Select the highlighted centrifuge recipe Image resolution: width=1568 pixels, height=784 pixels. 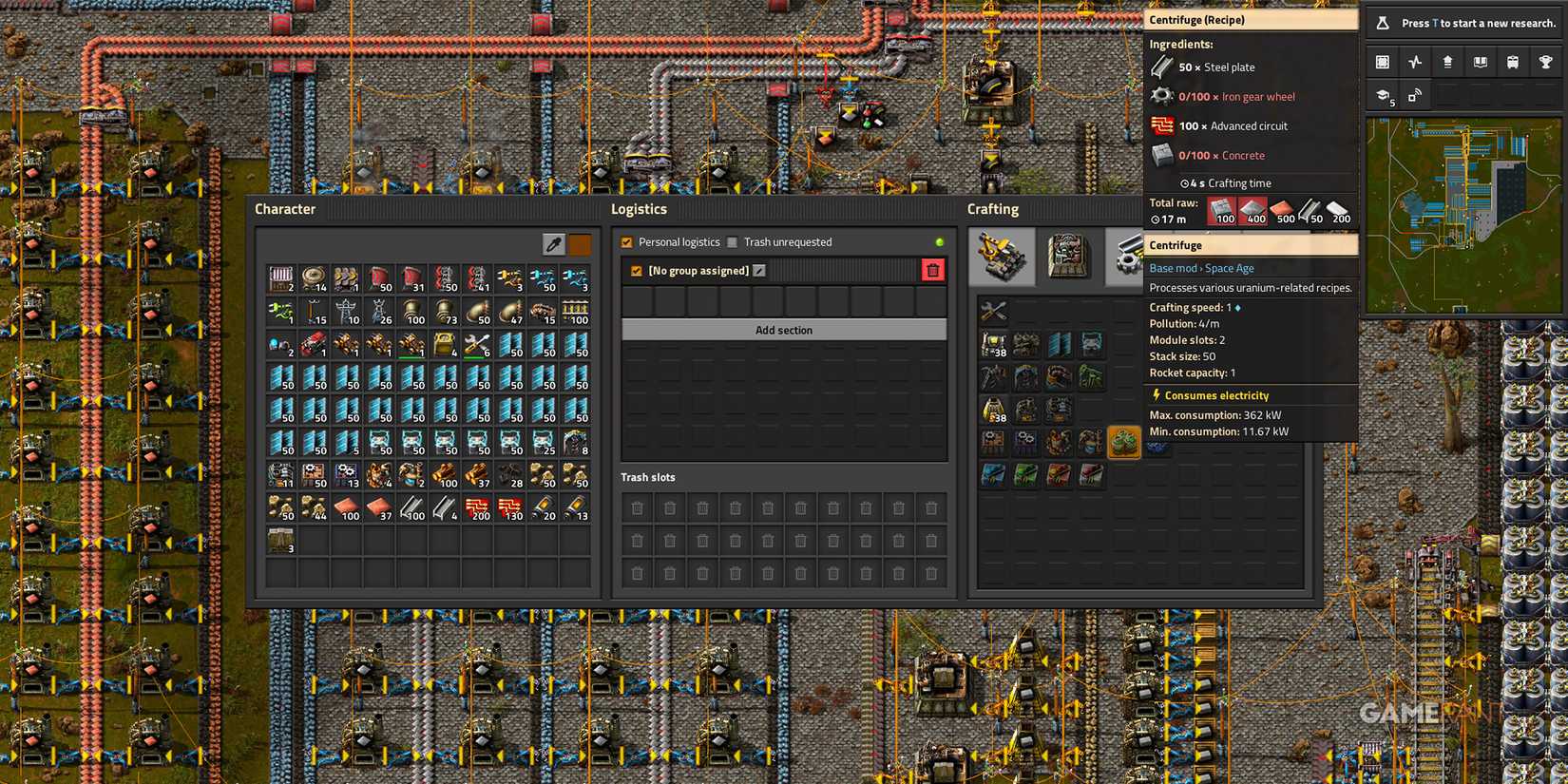[1124, 442]
